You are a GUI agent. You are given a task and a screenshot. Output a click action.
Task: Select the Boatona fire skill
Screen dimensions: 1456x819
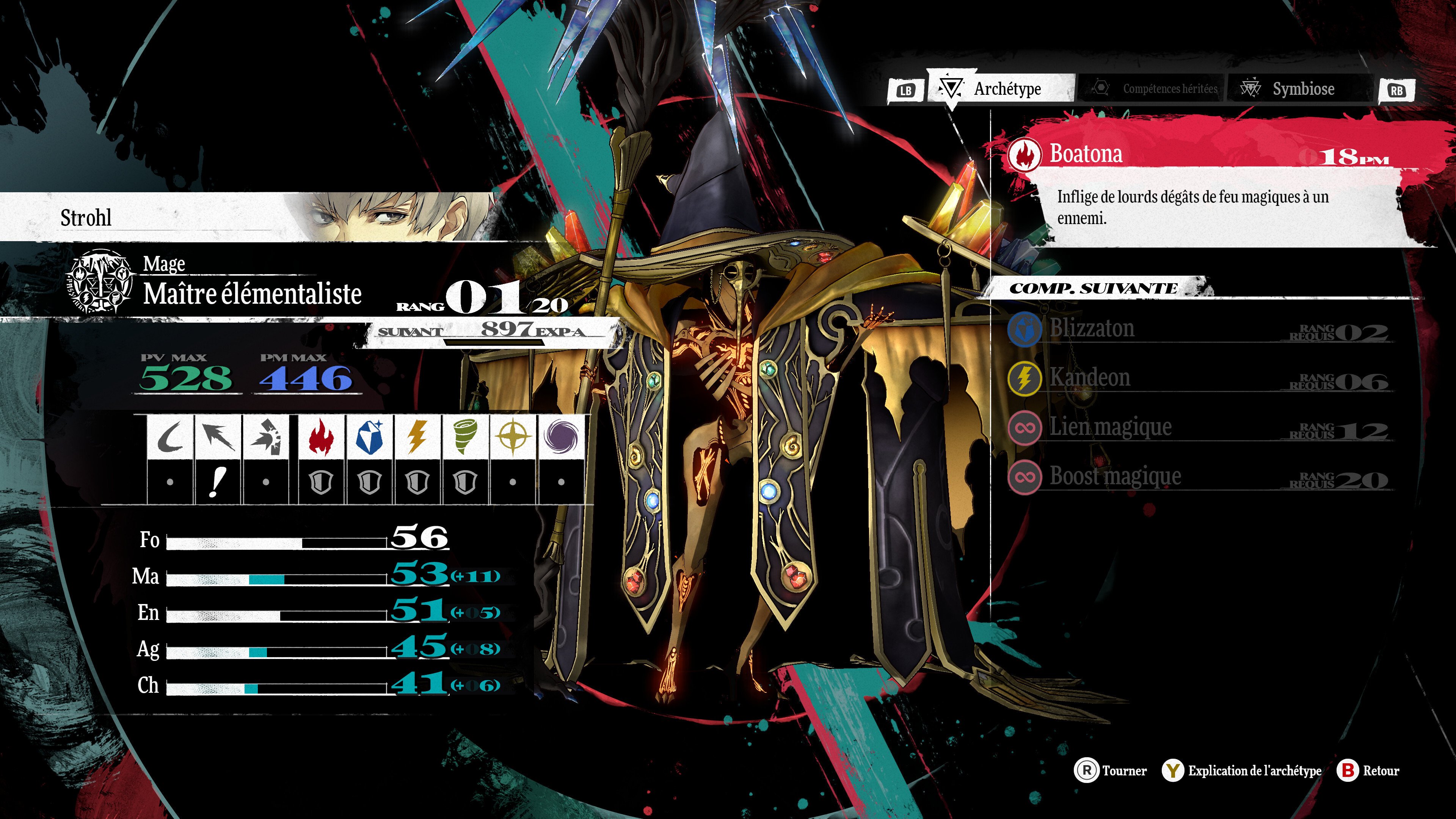(1198, 154)
